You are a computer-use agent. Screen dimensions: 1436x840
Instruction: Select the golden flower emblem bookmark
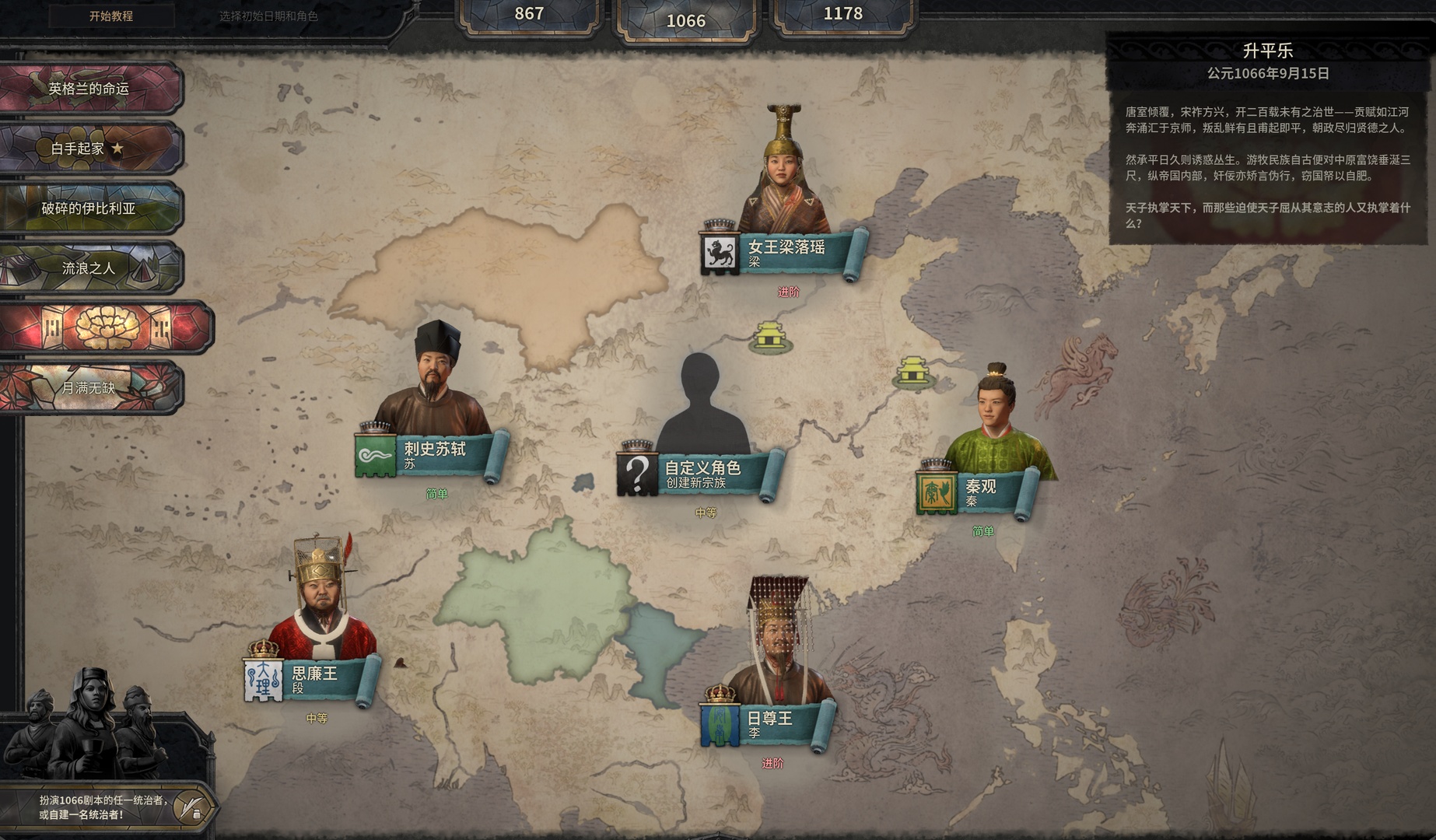pyautogui.click(x=105, y=327)
